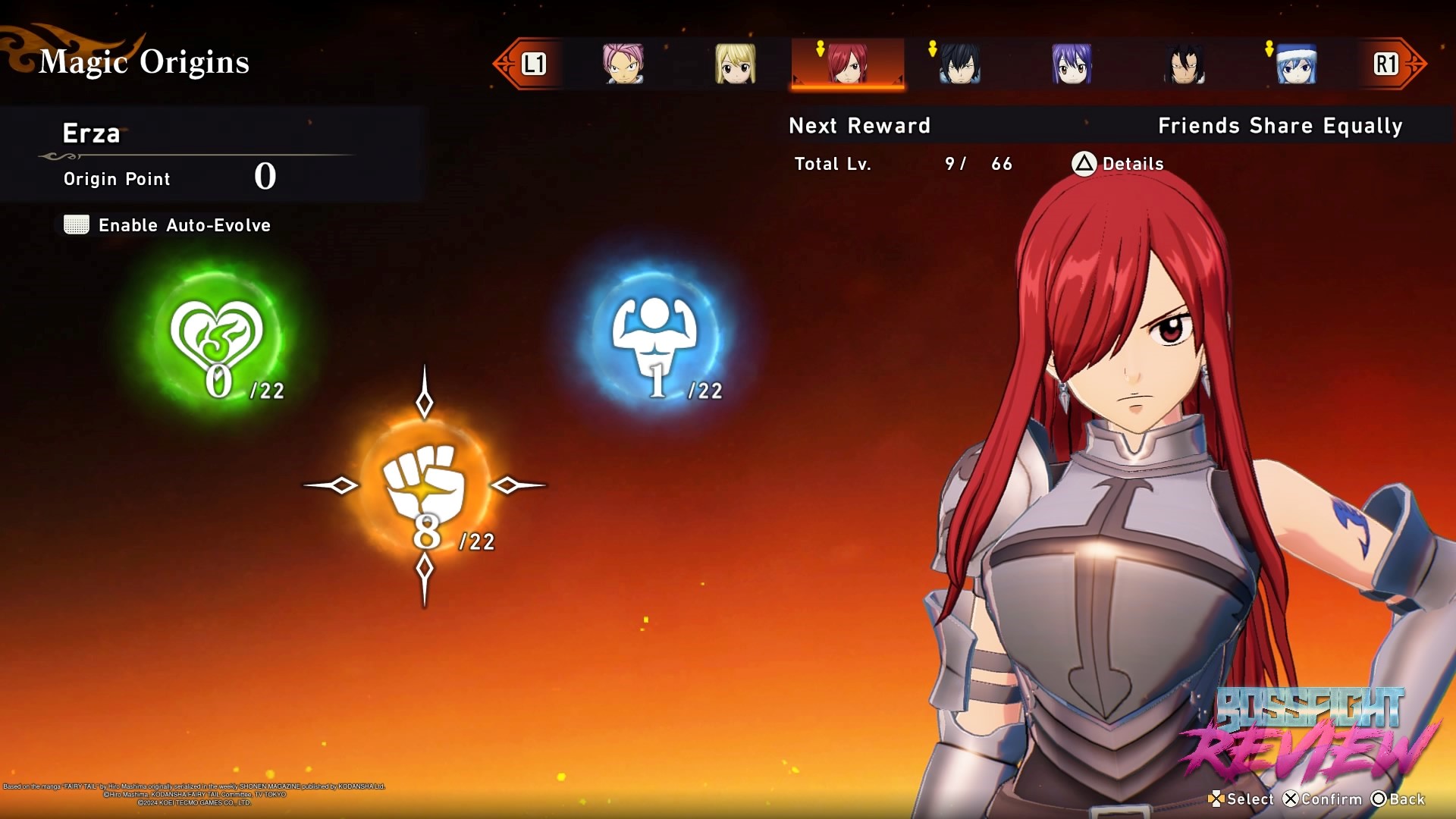1456x819 pixels.
Task: Select Natsu's pink-haired portrait tab
Action: click(623, 64)
